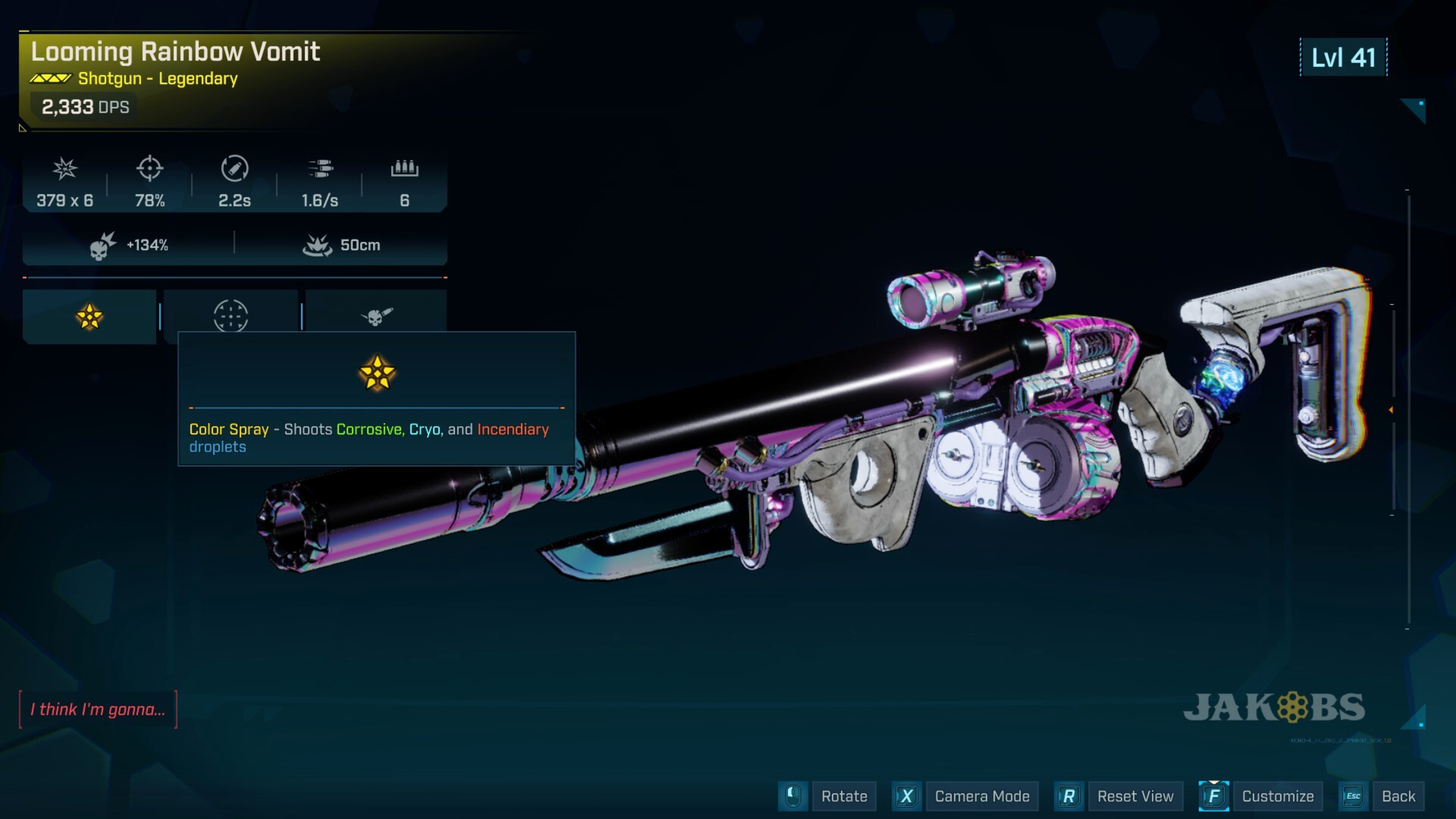Screen dimensions: 1456x819
Task: Switch to the skull and knife perk tab
Action: (x=376, y=315)
